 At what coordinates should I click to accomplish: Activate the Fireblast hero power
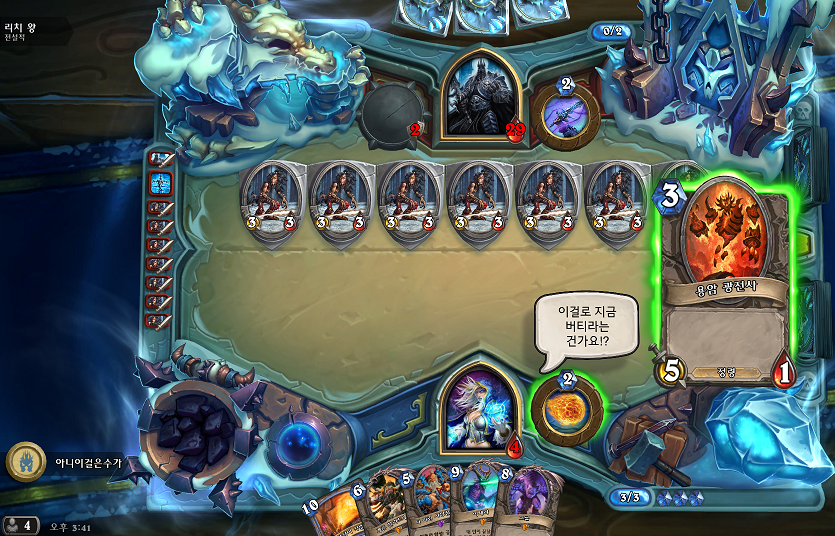pos(567,411)
